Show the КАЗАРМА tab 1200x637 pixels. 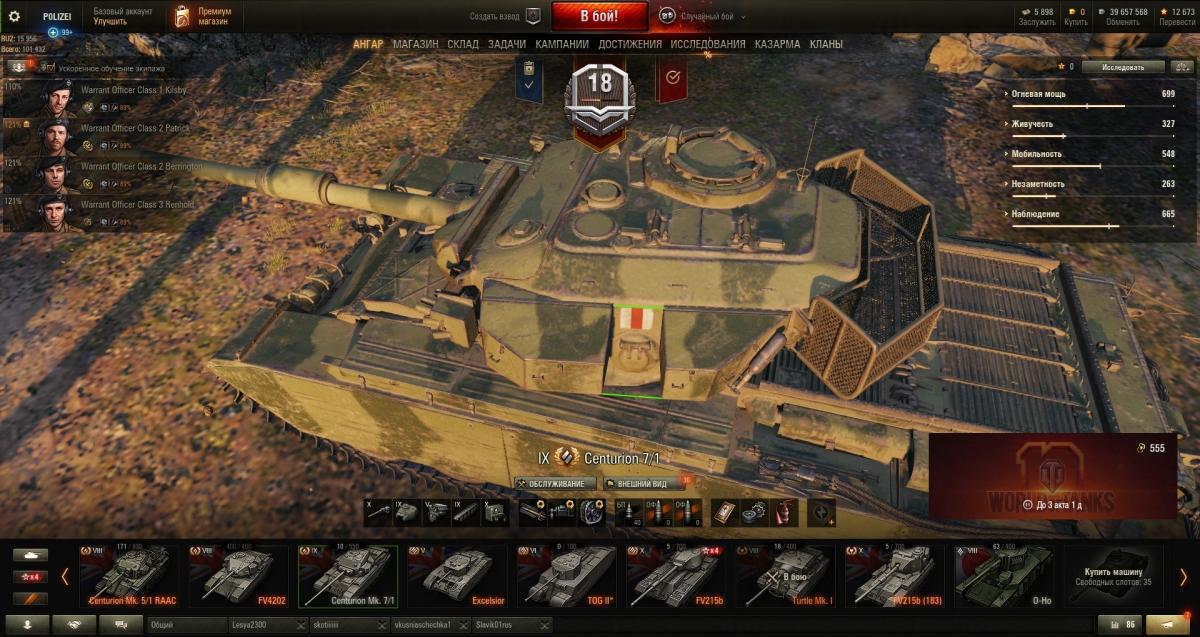[x=777, y=44]
